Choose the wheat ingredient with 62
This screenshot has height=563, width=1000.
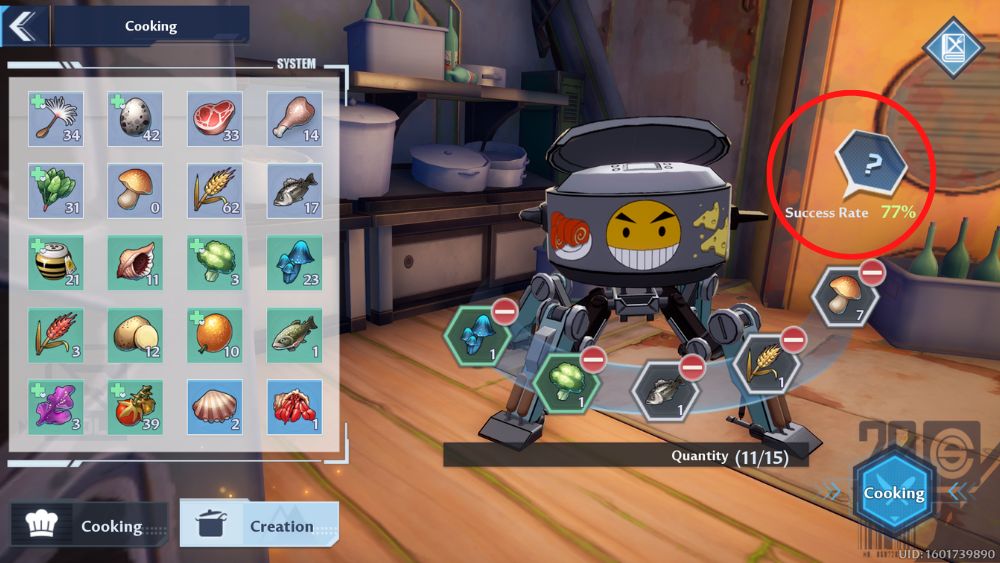tap(214, 191)
